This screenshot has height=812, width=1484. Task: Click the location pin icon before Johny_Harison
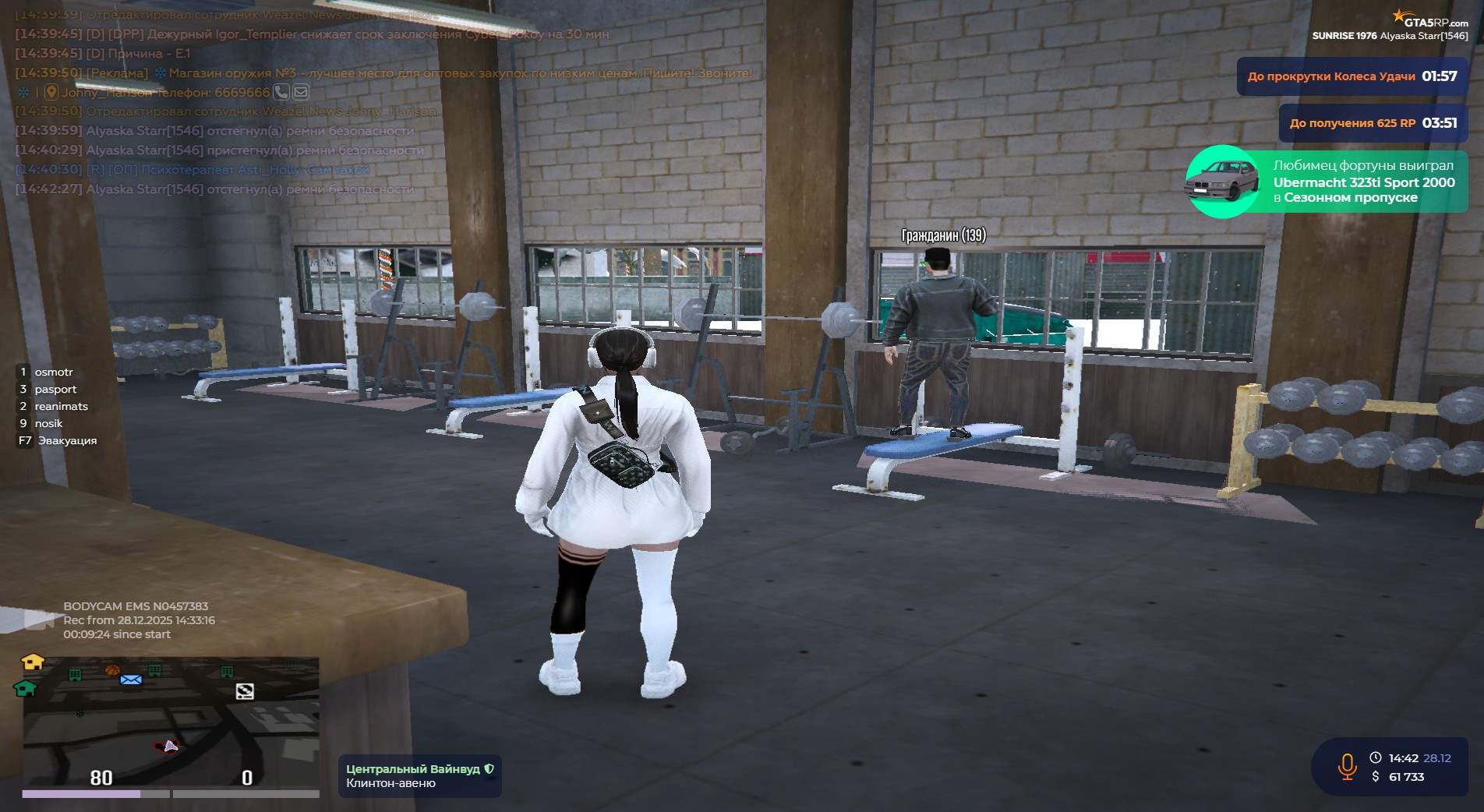tap(51, 92)
